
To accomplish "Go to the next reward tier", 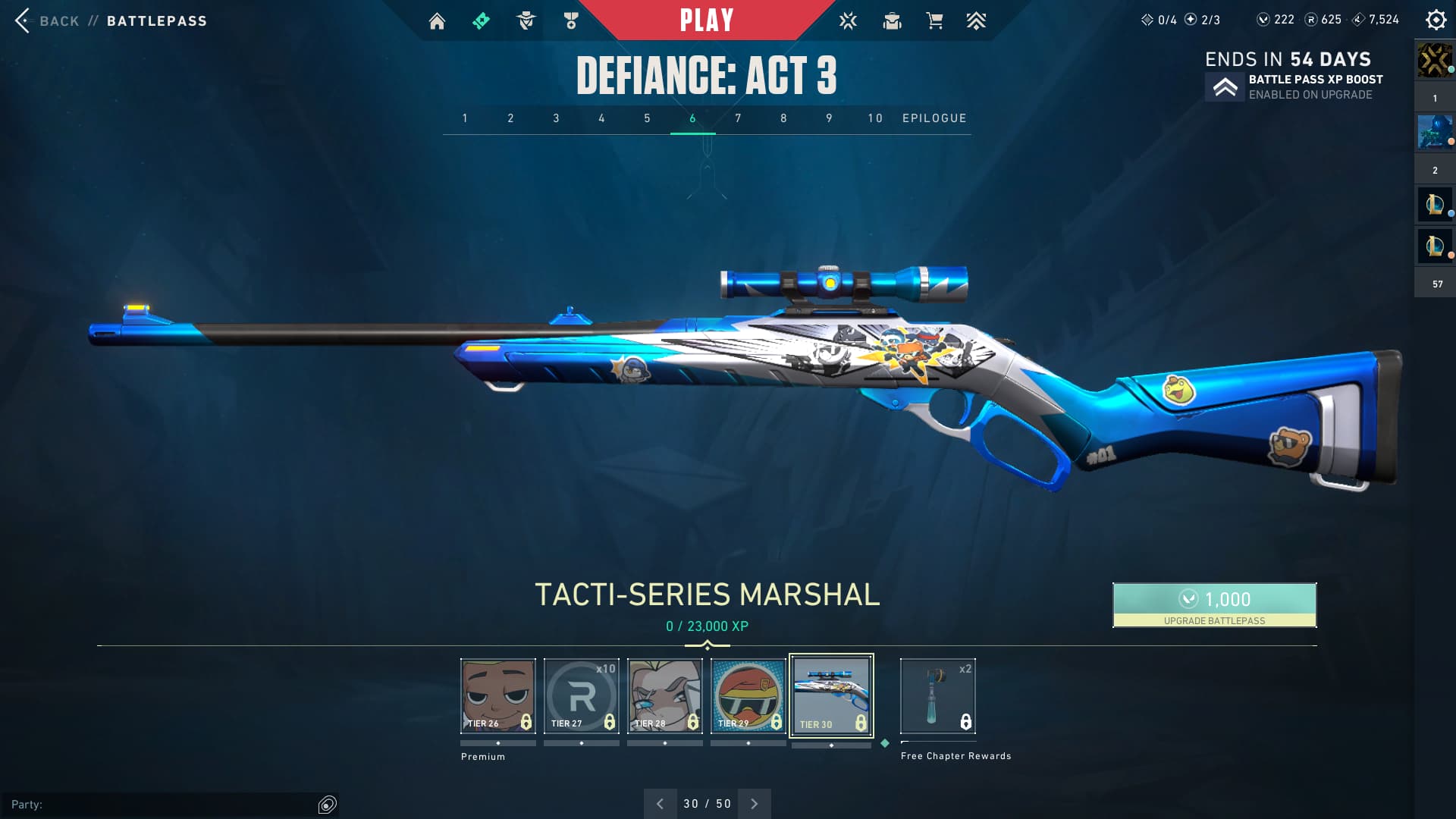I will coord(754,804).
